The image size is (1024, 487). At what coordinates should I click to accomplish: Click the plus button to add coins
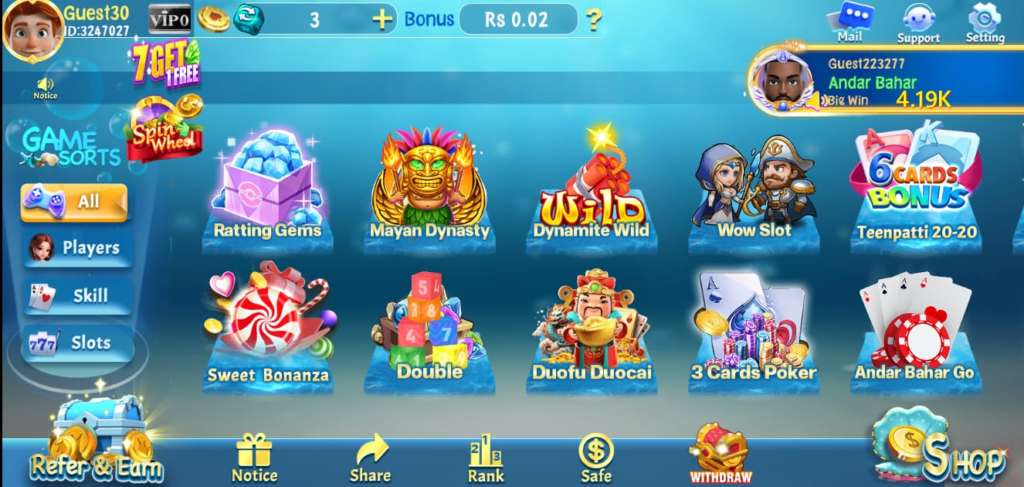pos(382,19)
